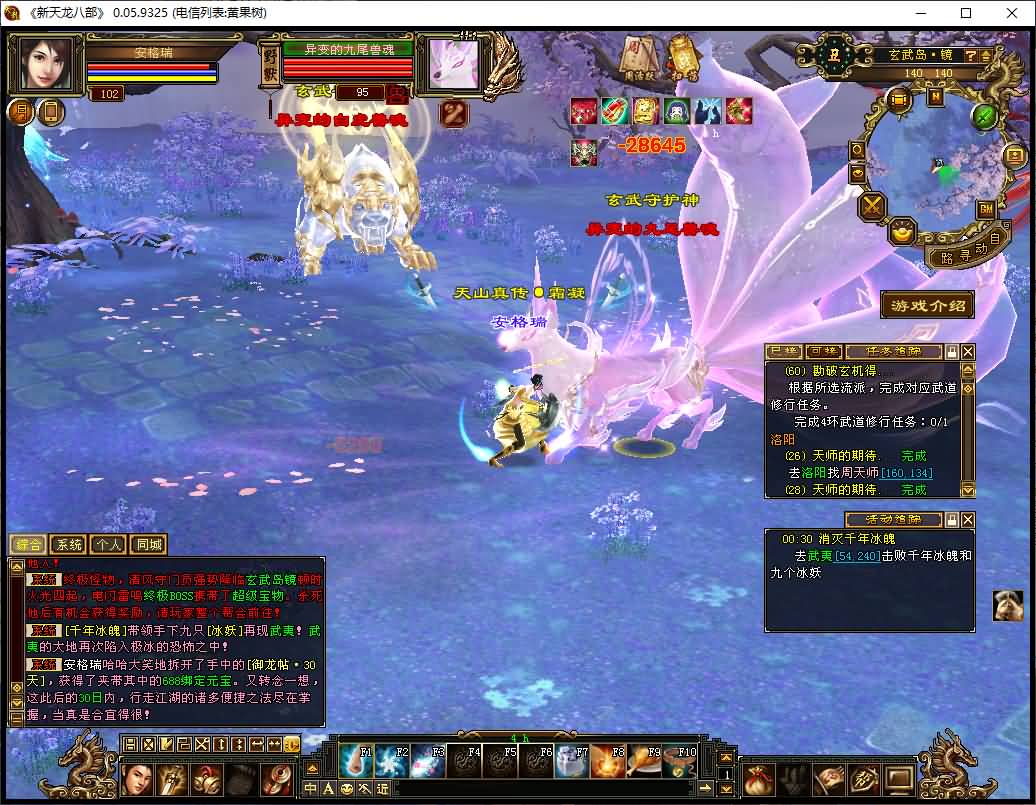
Task: Switch to the 综合 chat tab
Action: [x=29, y=545]
